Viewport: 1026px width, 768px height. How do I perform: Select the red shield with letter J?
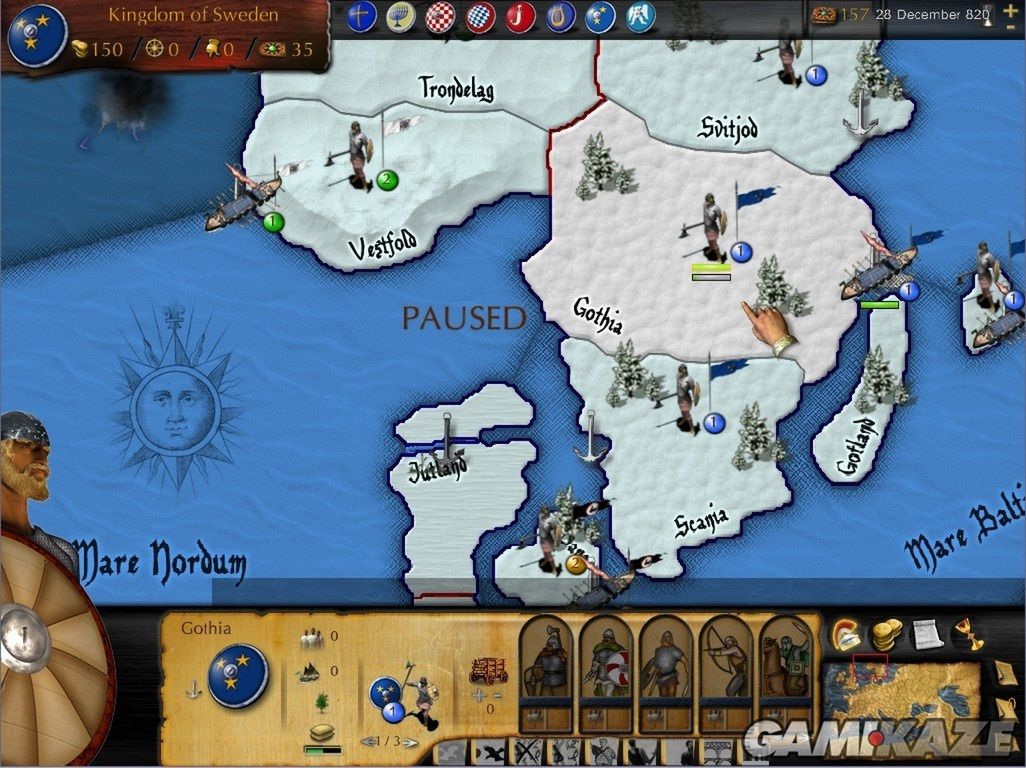[x=520, y=17]
